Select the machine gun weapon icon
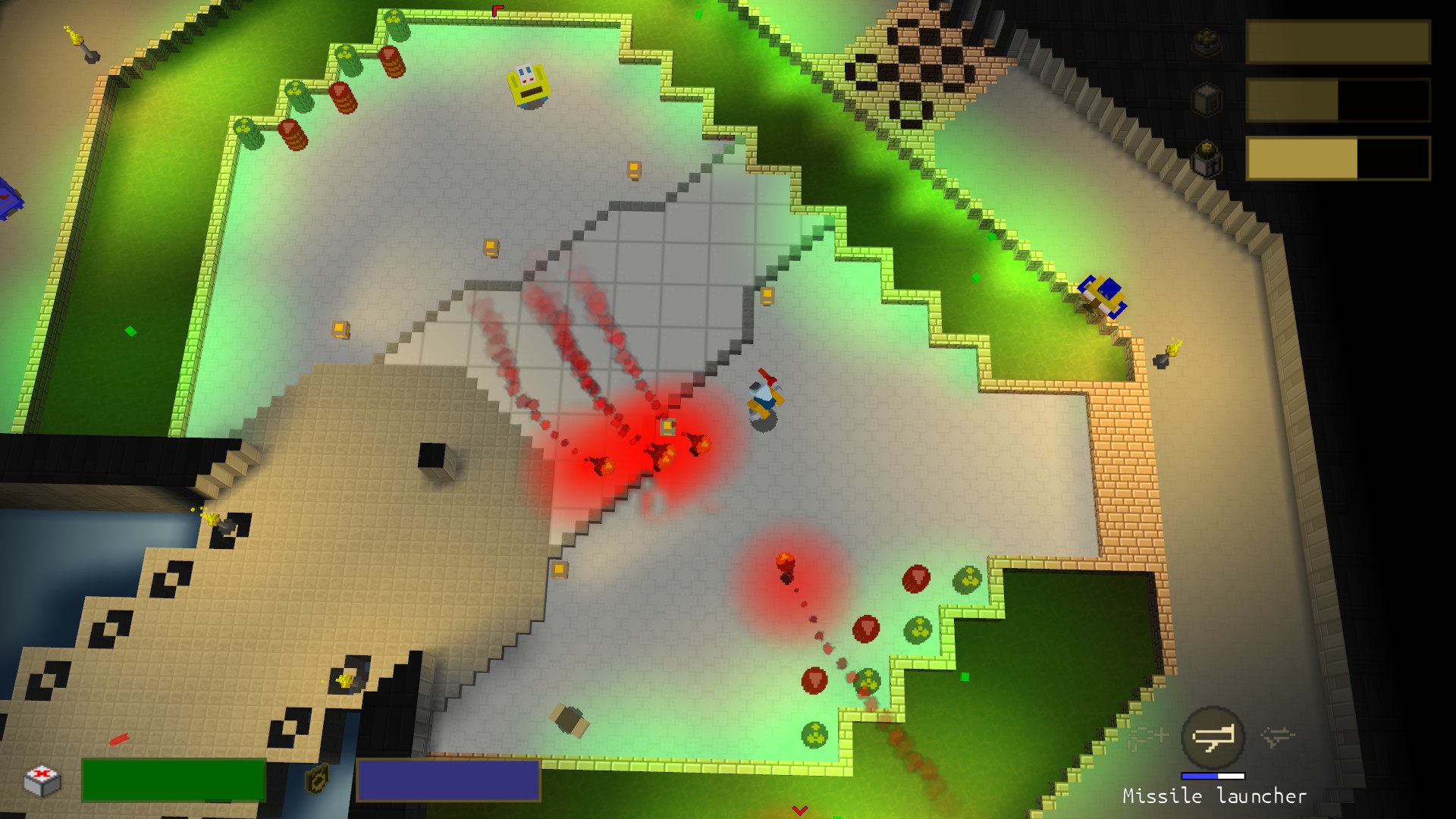This screenshot has width=1456, height=819. [x=1147, y=736]
